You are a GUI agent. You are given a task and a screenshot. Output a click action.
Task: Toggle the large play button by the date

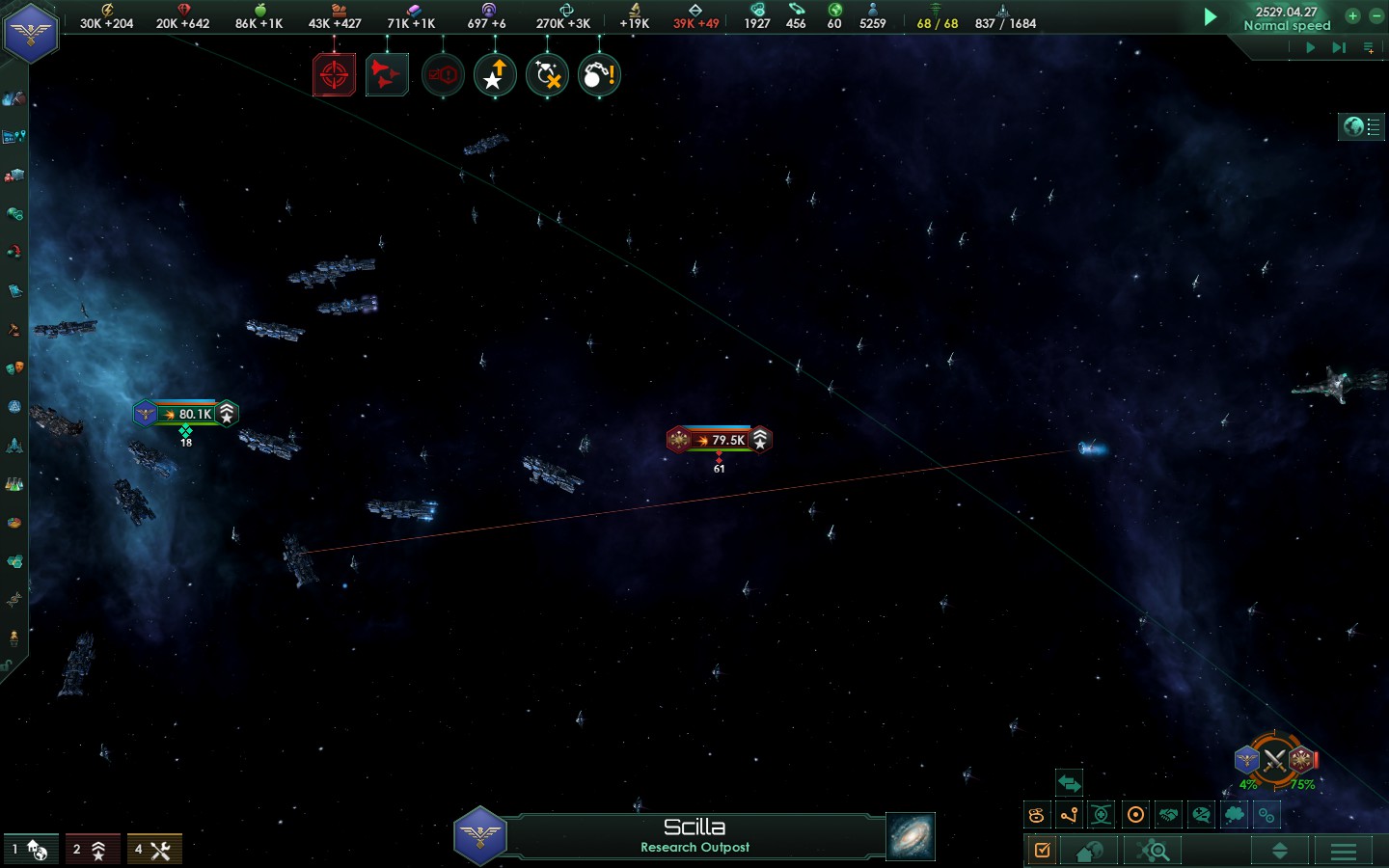pyautogui.click(x=1211, y=16)
